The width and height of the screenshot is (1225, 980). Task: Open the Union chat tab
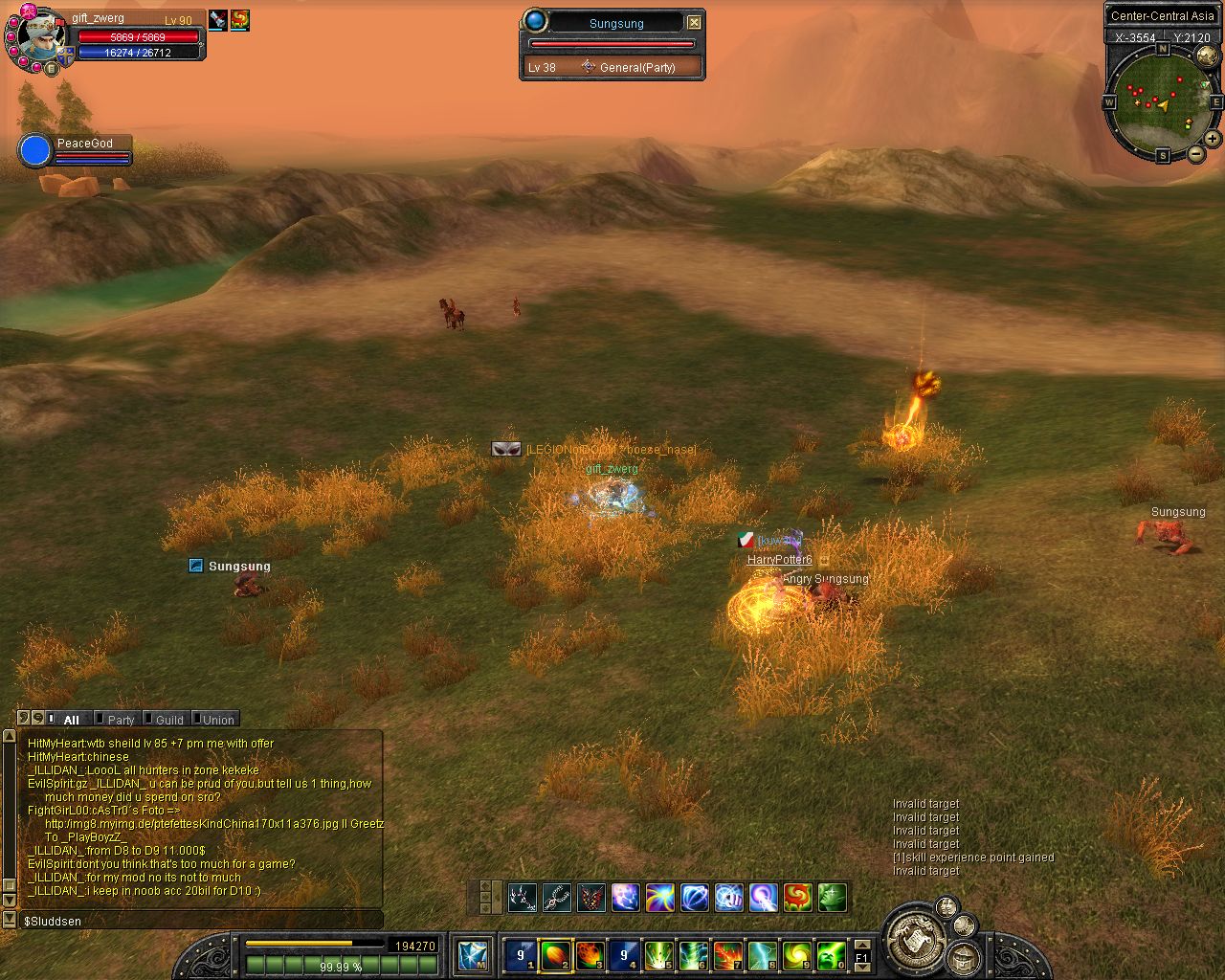point(217,720)
